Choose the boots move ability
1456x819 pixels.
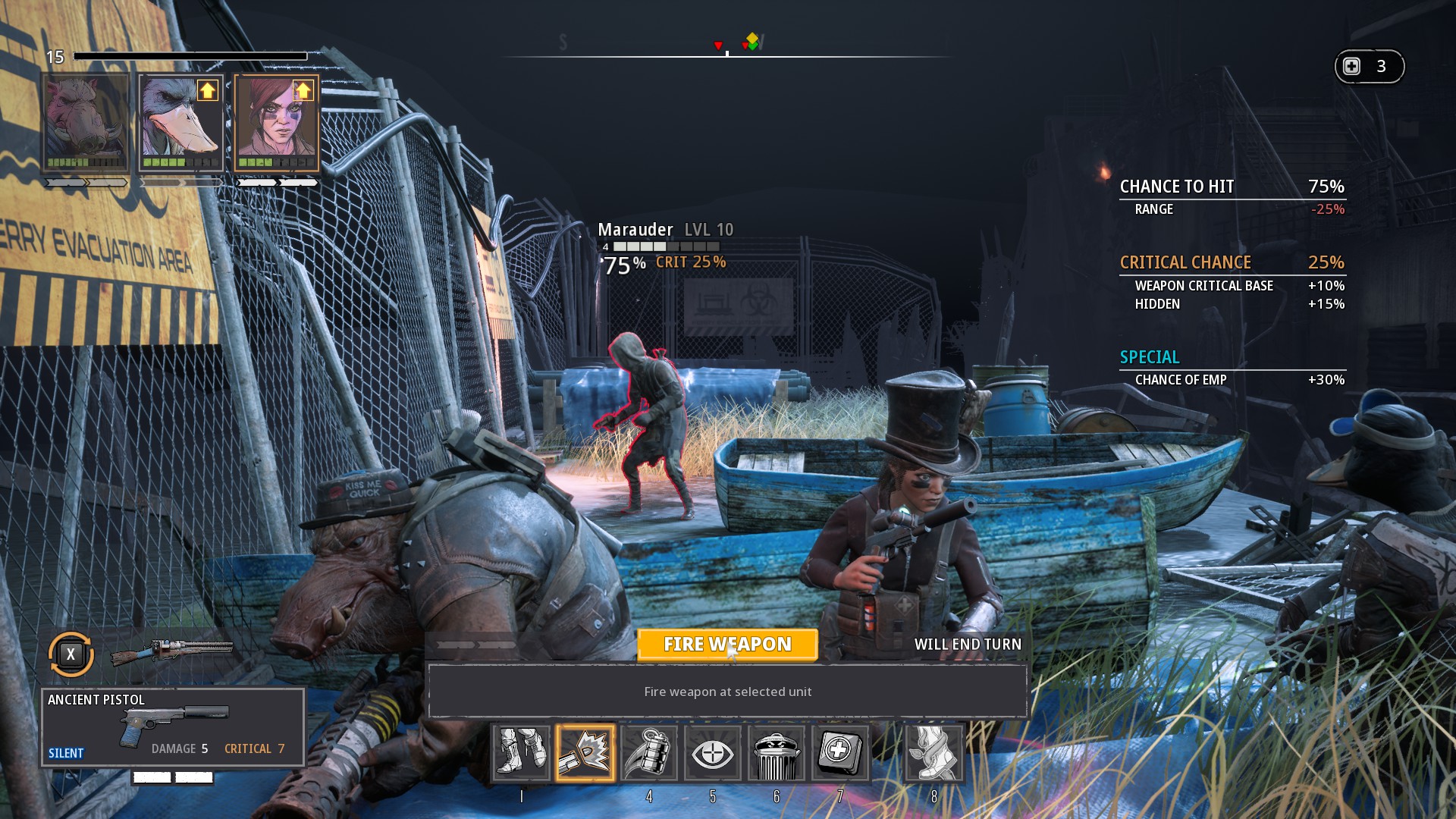point(521,753)
